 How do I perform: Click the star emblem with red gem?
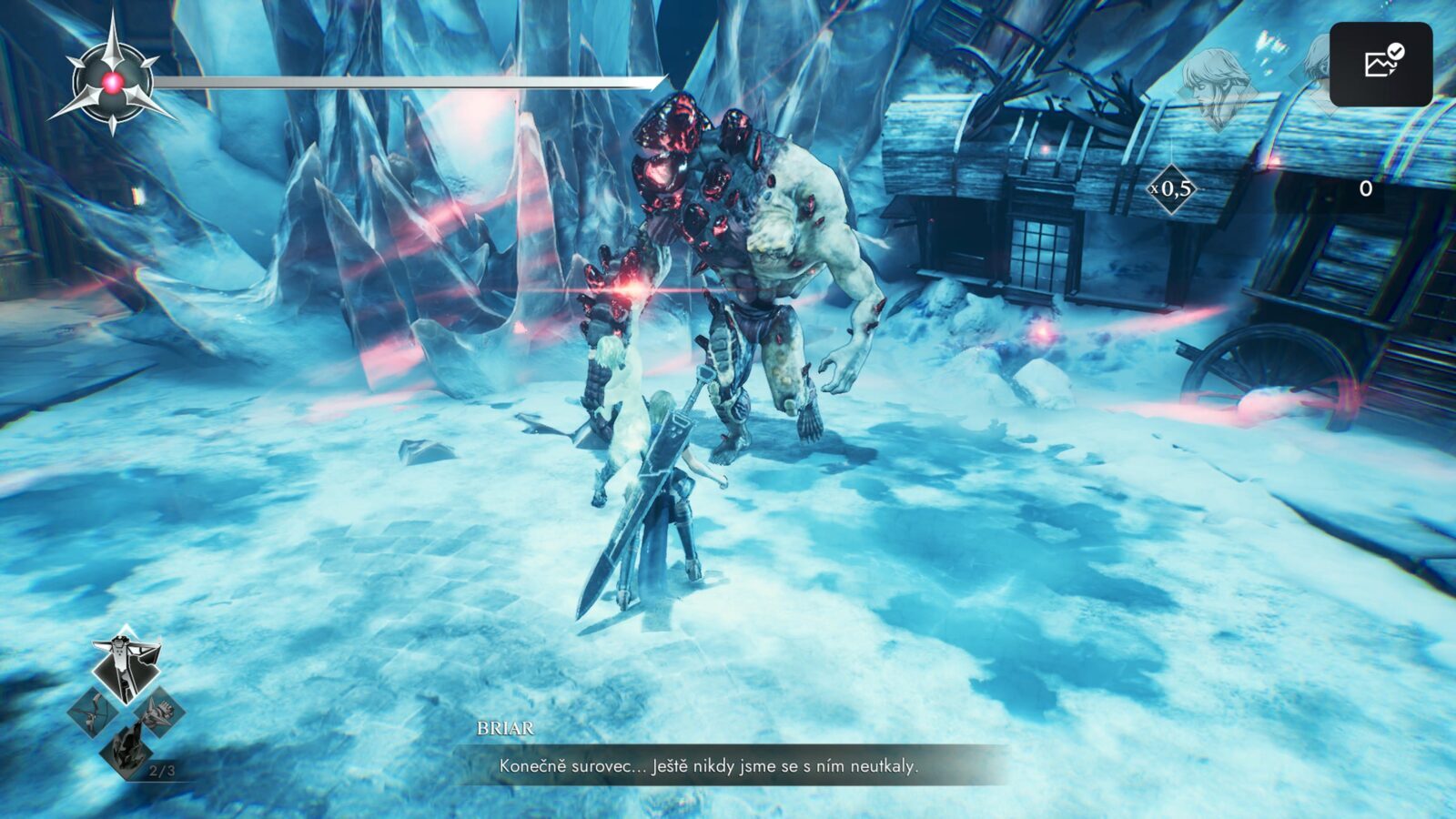[x=112, y=83]
